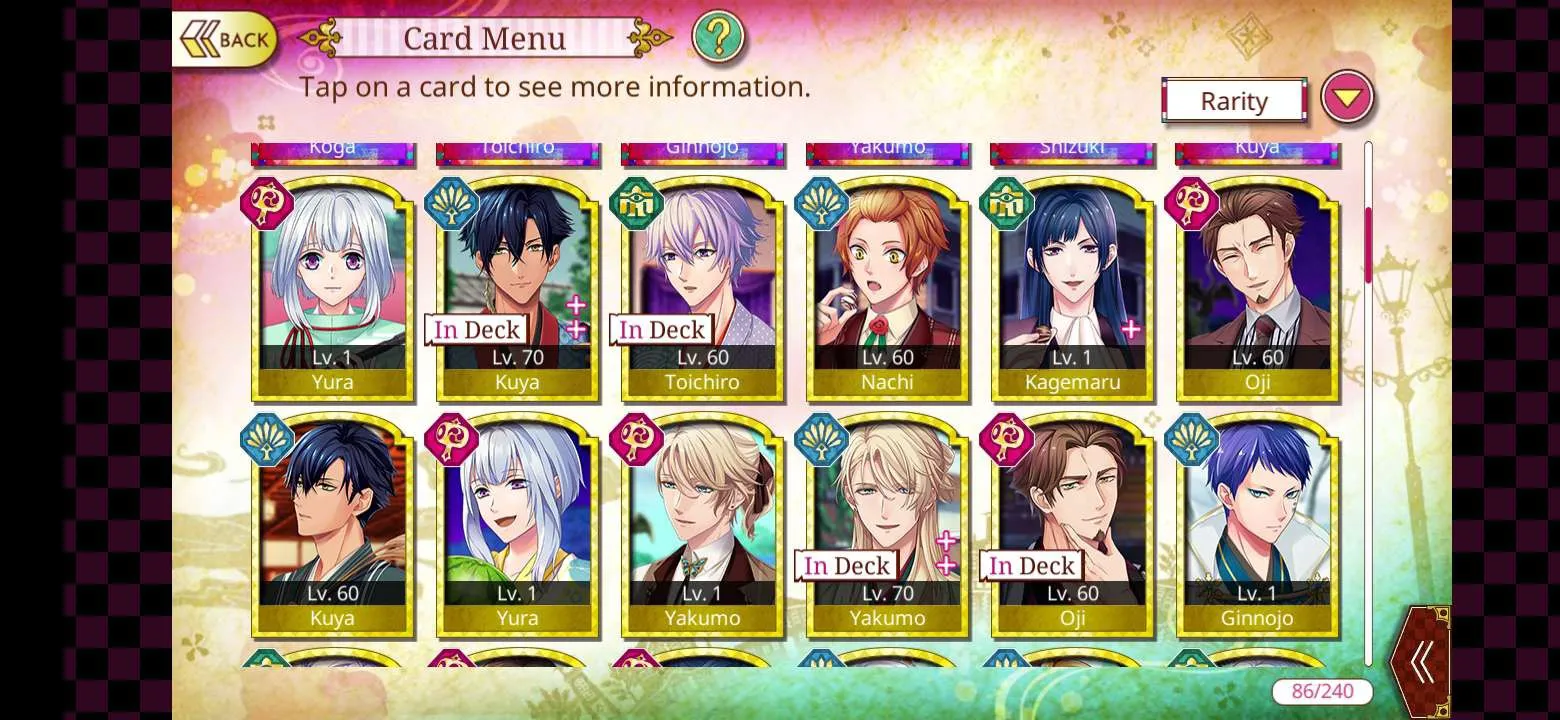Select the Lv. 1 Yakumo card
This screenshot has width=1560, height=720.
pos(702,525)
